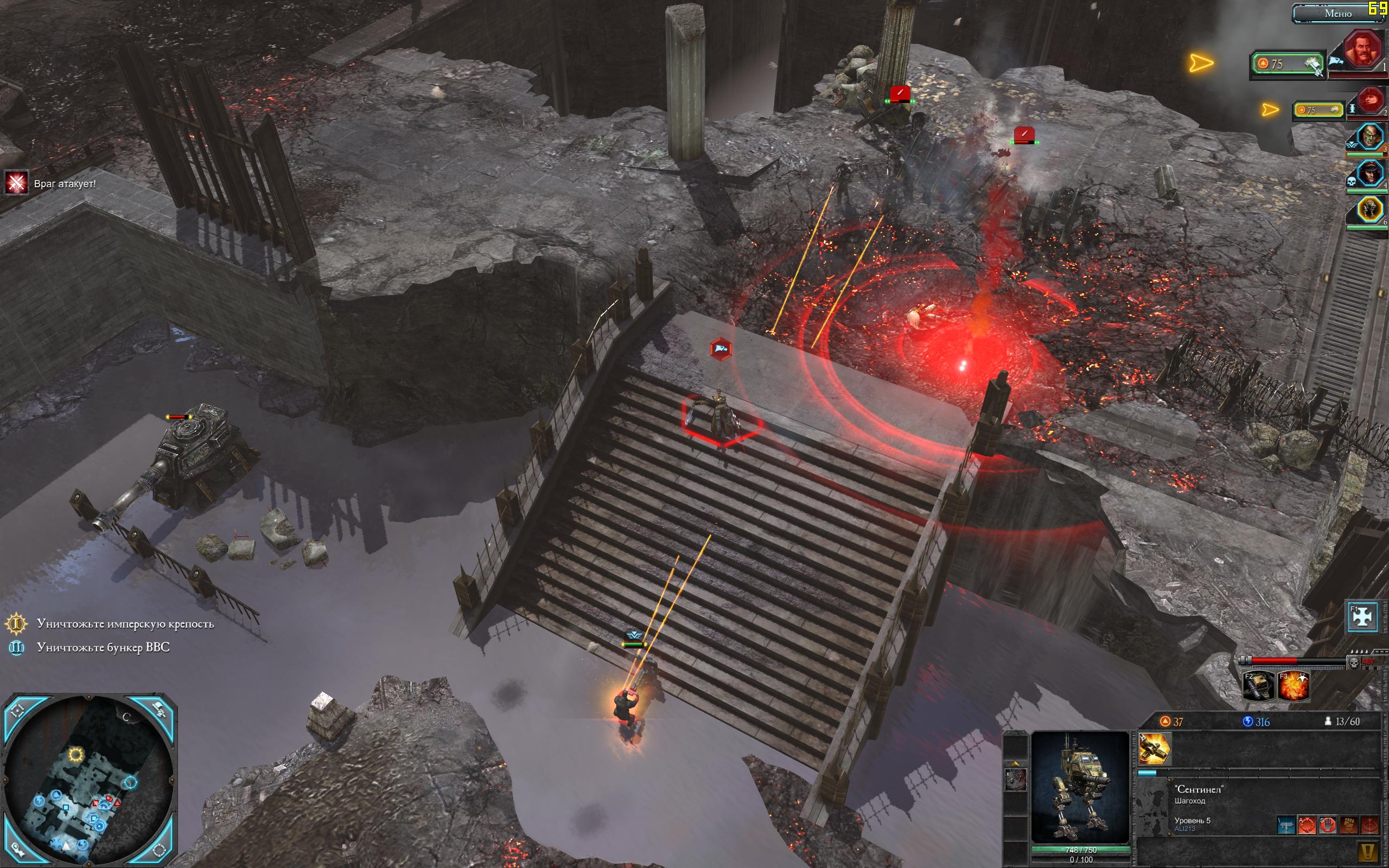Select the Sentinel walker portrait numbered 6

1369,210
